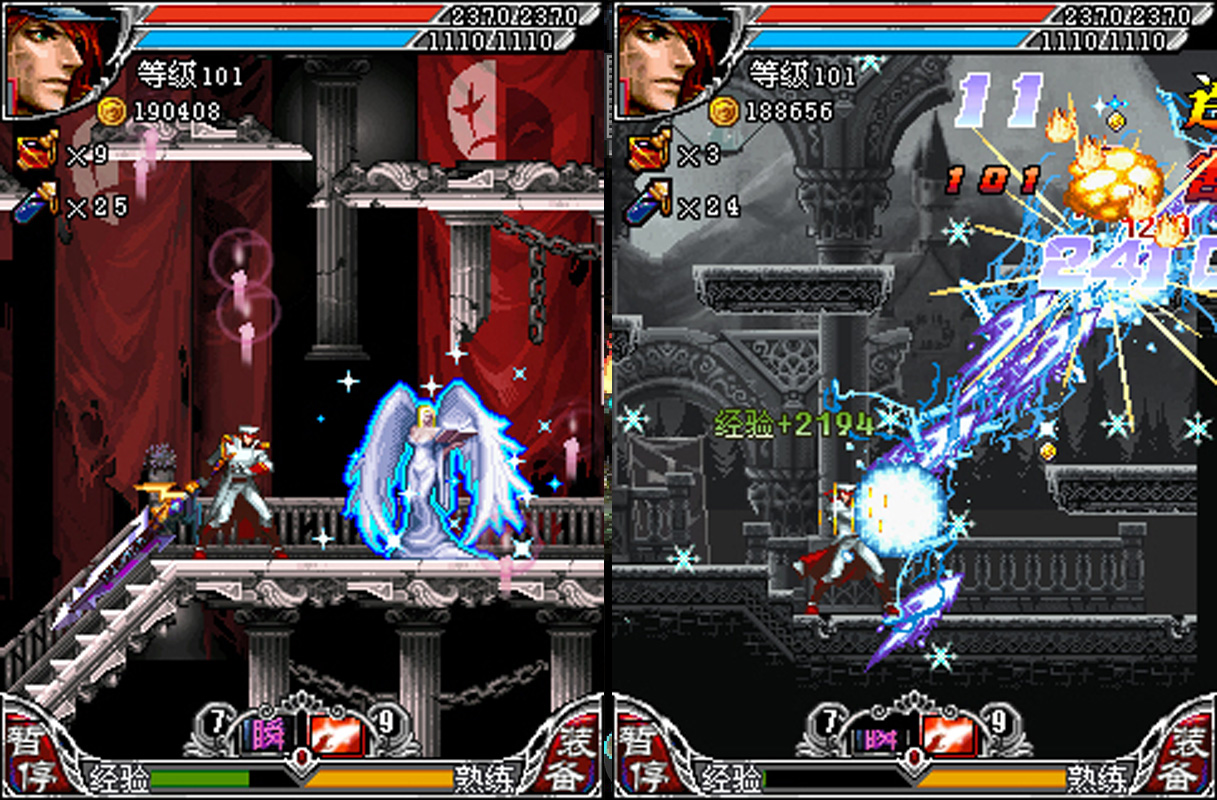
Task: Use the blue potion showing ×25
Action: 36,204
